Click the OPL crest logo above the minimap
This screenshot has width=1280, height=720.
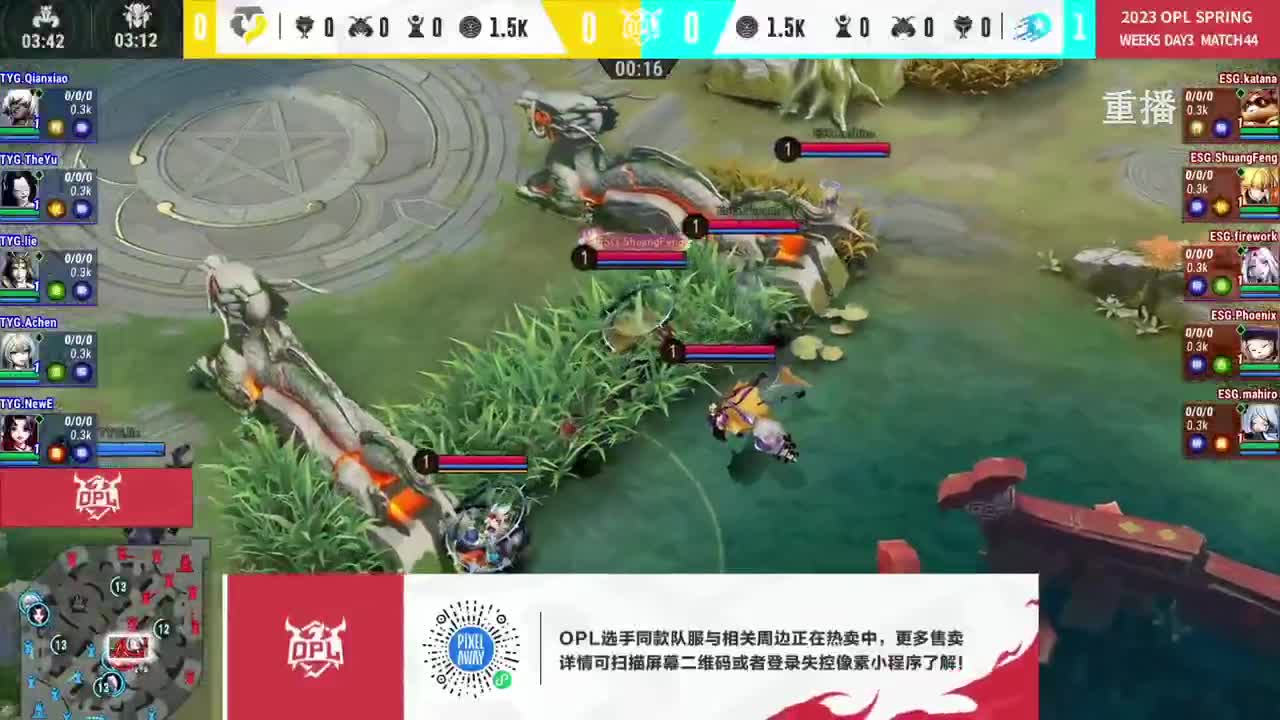pos(97,496)
